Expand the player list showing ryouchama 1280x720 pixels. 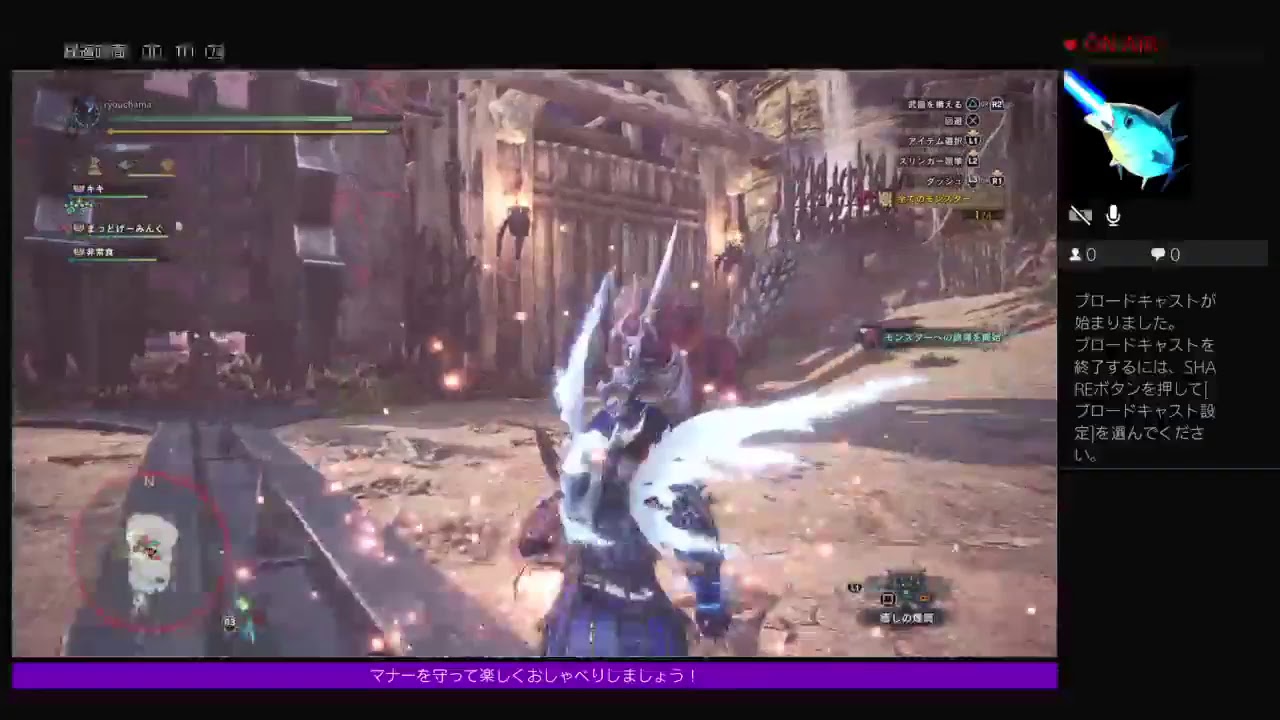[127, 104]
